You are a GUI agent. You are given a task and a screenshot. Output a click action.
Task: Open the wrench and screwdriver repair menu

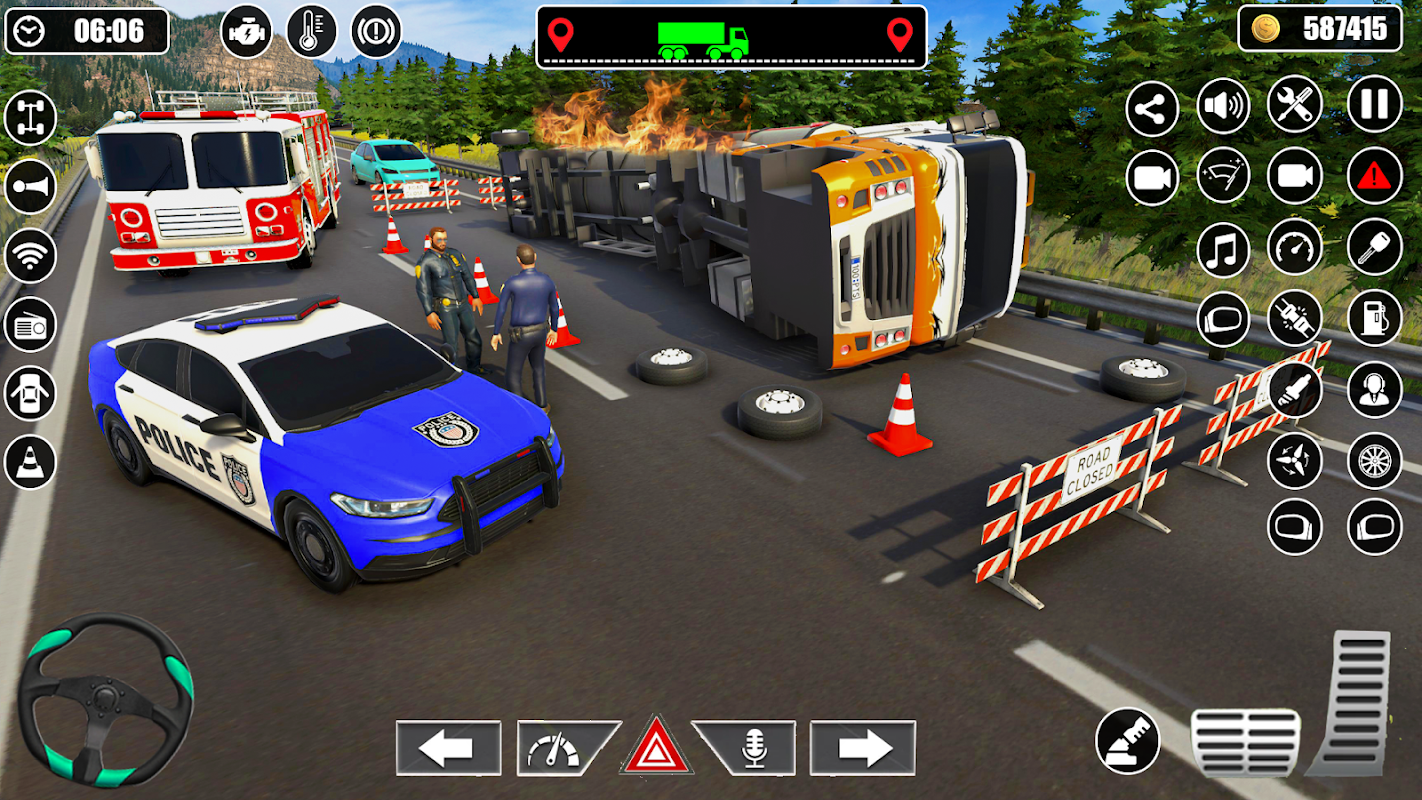(x=1295, y=105)
